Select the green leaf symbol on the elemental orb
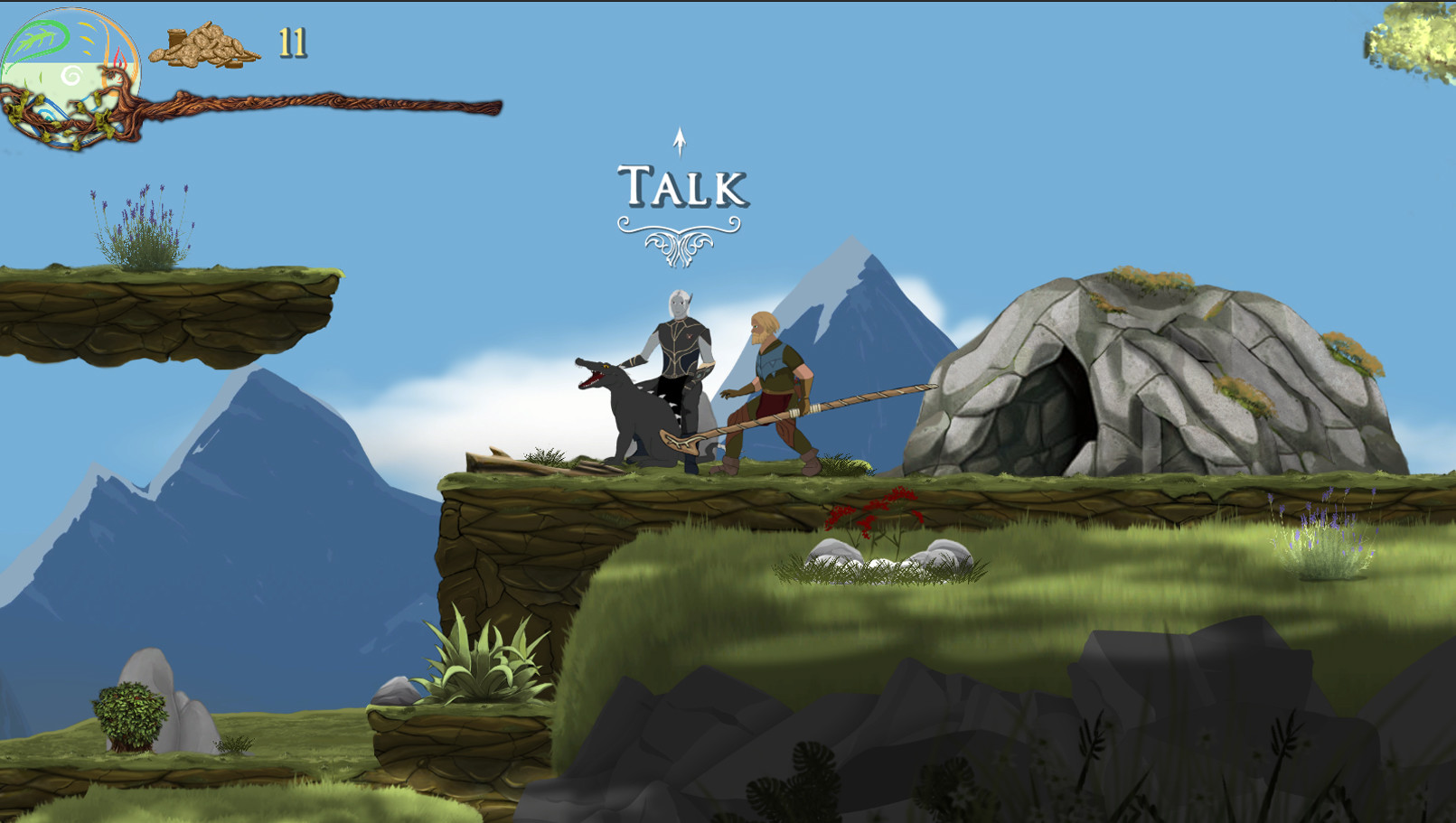This screenshot has width=1456, height=823. 38,39
